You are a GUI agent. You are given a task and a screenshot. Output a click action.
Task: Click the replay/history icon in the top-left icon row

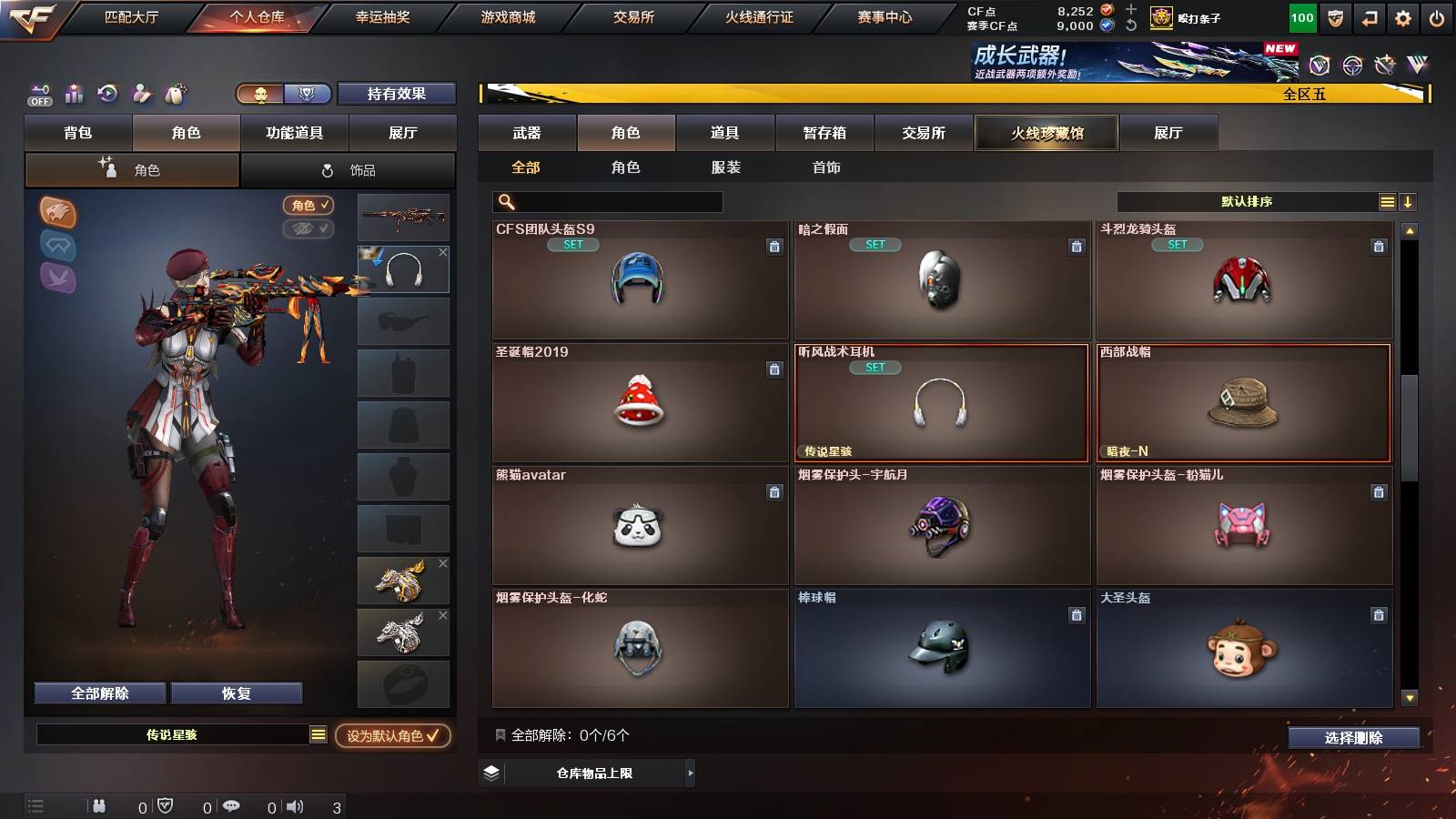[108, 94]
